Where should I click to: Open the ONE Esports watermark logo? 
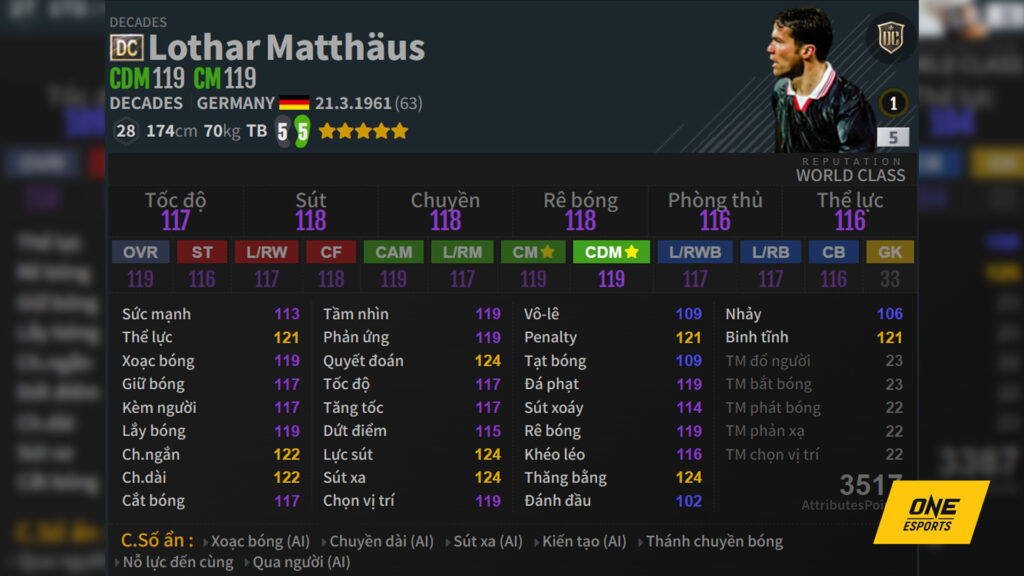pyautogui.click(x=930, y=512)
